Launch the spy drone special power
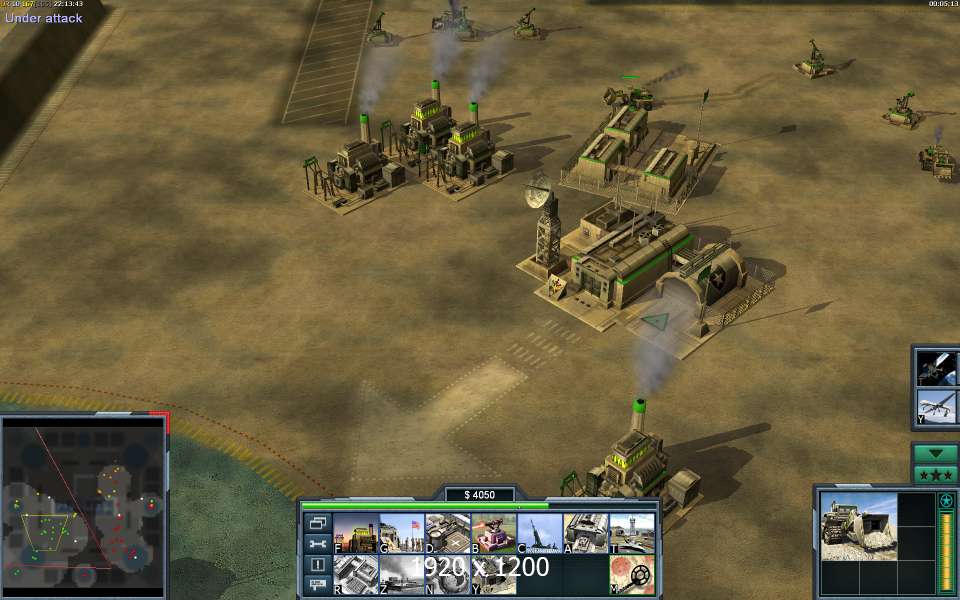The image size is (960, 600). 939,407
